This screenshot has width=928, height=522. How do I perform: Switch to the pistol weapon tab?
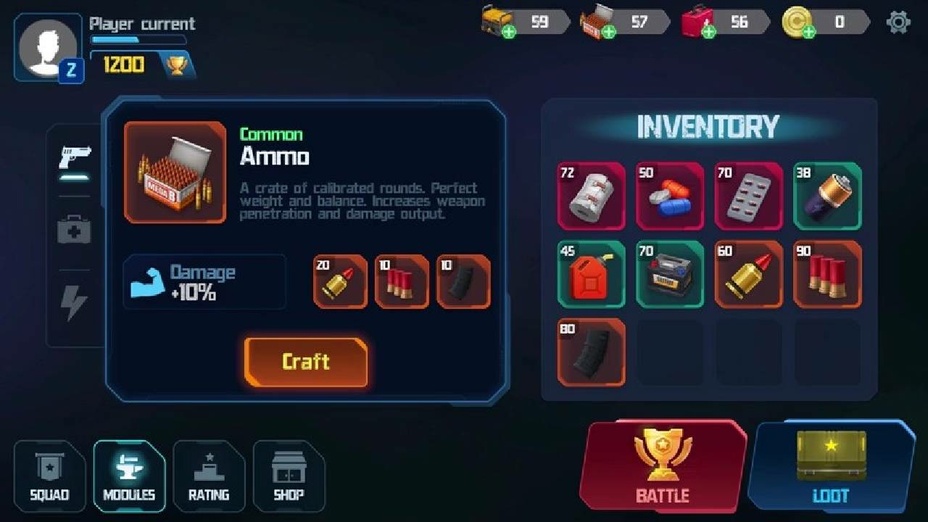(x=75, y=159)
